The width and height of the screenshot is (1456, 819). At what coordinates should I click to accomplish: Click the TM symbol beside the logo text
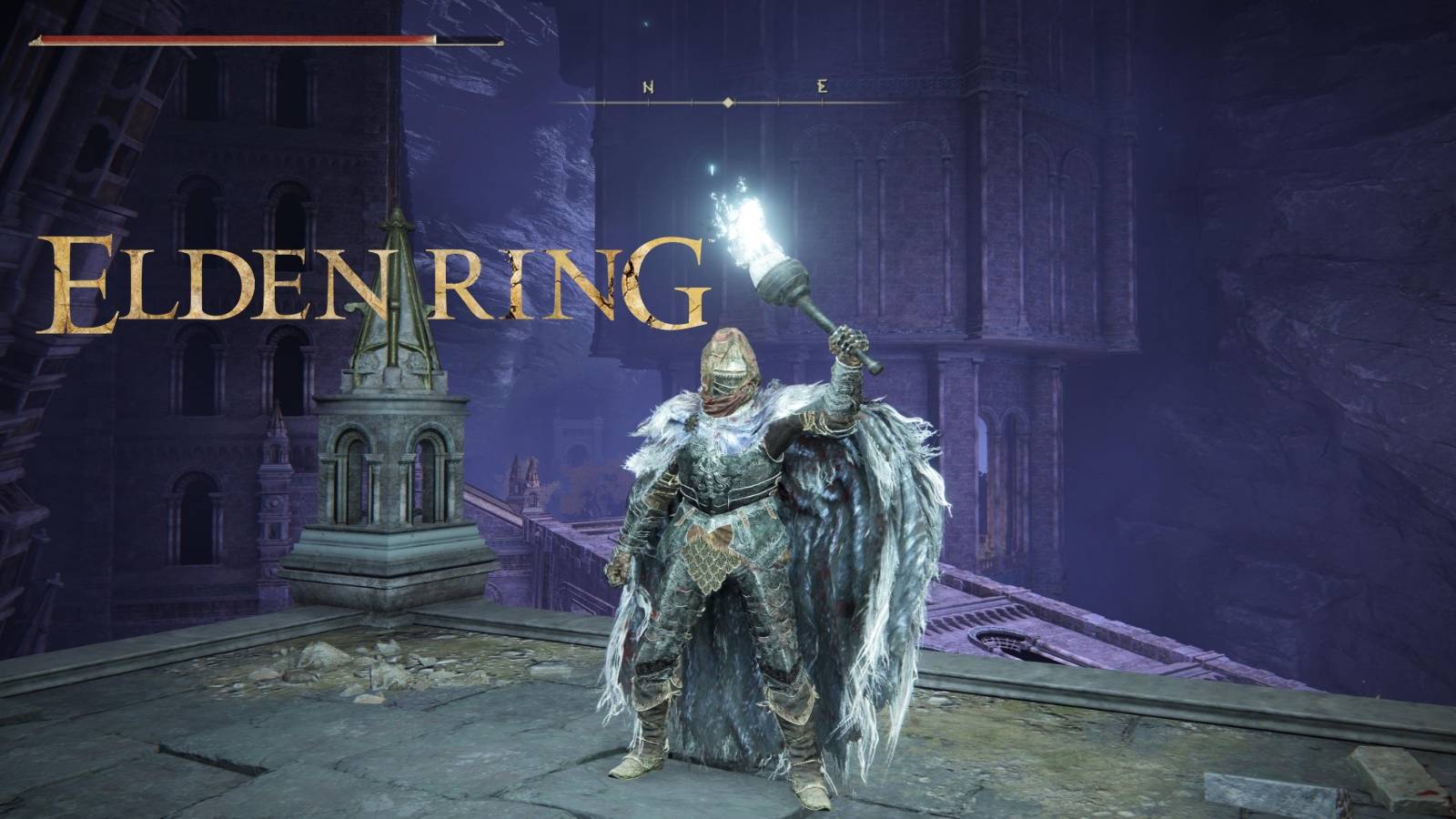pyautogui.click(x=713, y=241)
